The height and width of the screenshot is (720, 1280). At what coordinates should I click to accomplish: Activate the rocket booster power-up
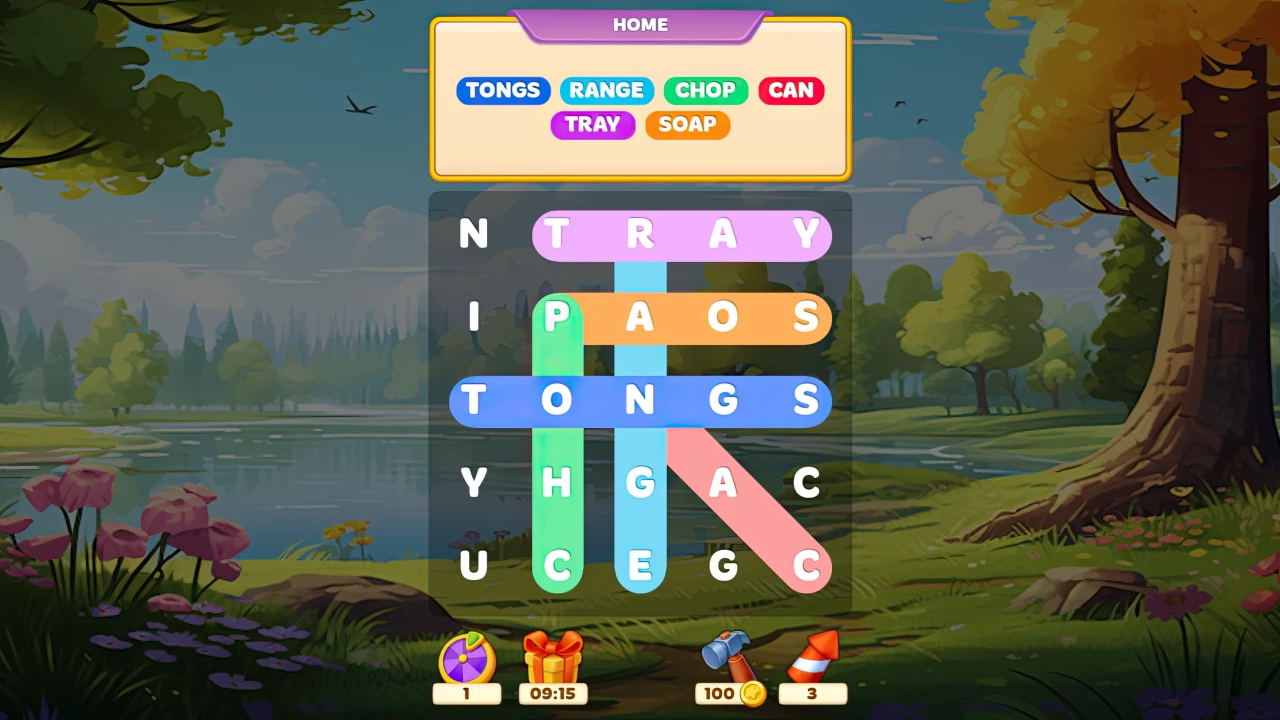point(812,655)
